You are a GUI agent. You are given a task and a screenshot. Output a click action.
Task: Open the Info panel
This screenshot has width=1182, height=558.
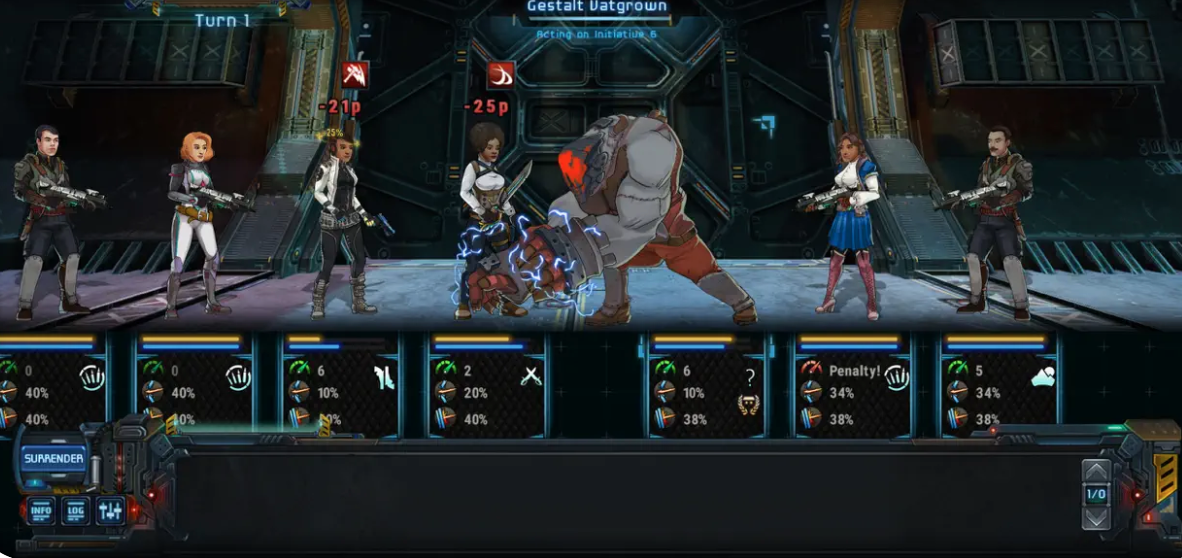[x=42, y=511]
